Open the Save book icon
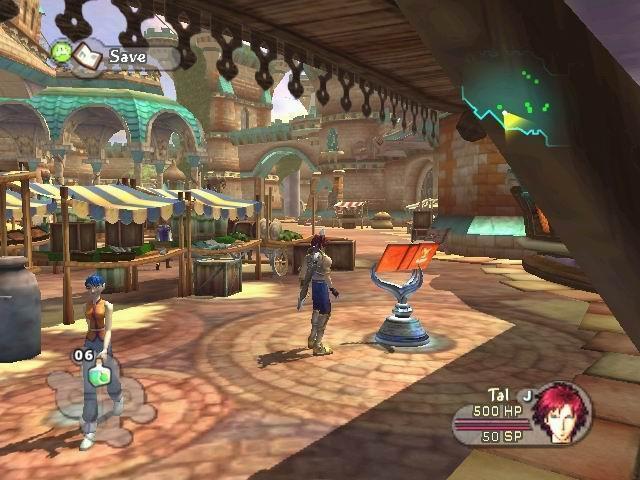The height and width of the screenshot is (480, 640). 88,54
